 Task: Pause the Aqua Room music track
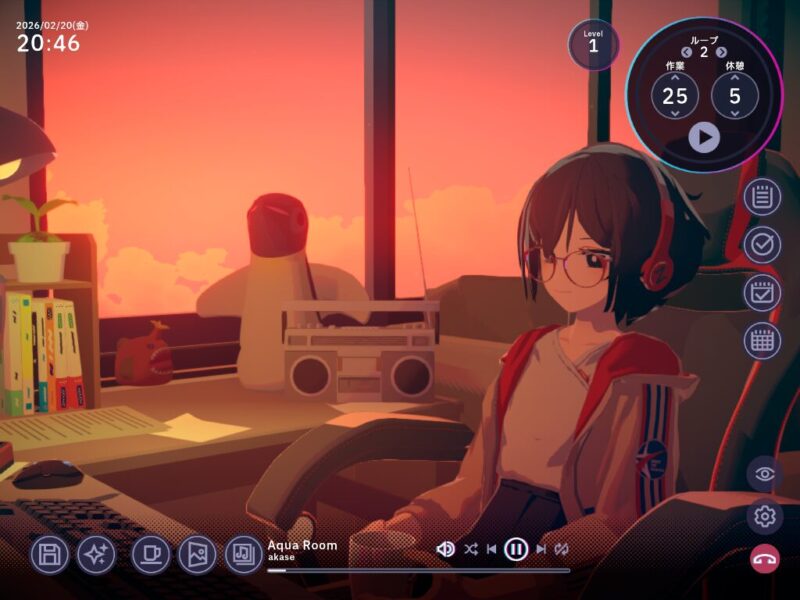click(516, 549)
